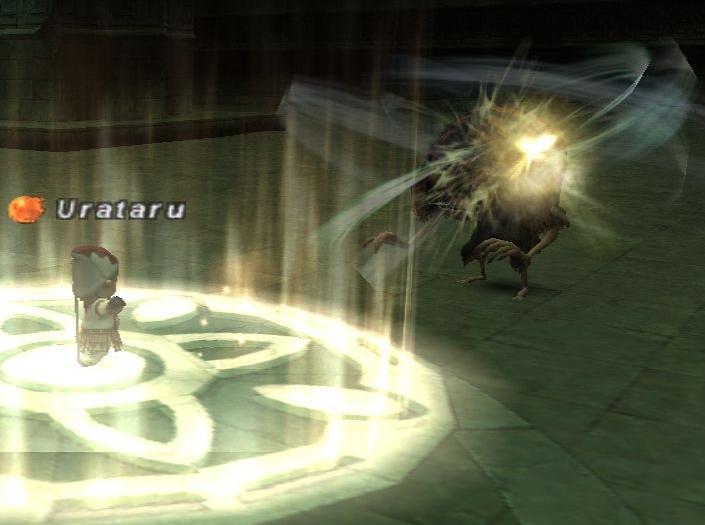Select the Urataru player name tag
The width and height of the screenshot is (705, 525).
[120, 210]
